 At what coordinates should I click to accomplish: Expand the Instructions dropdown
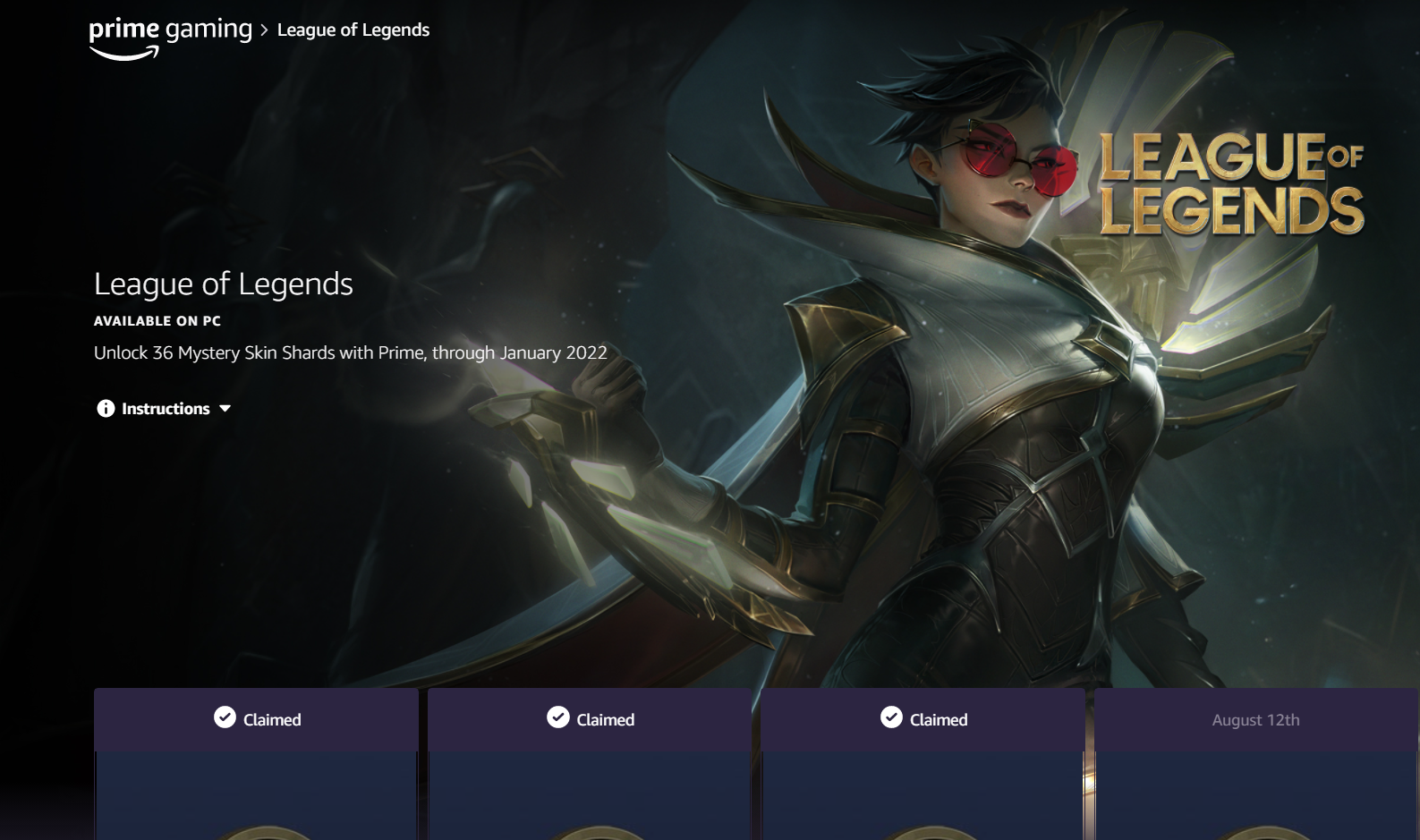click(165, 409)
